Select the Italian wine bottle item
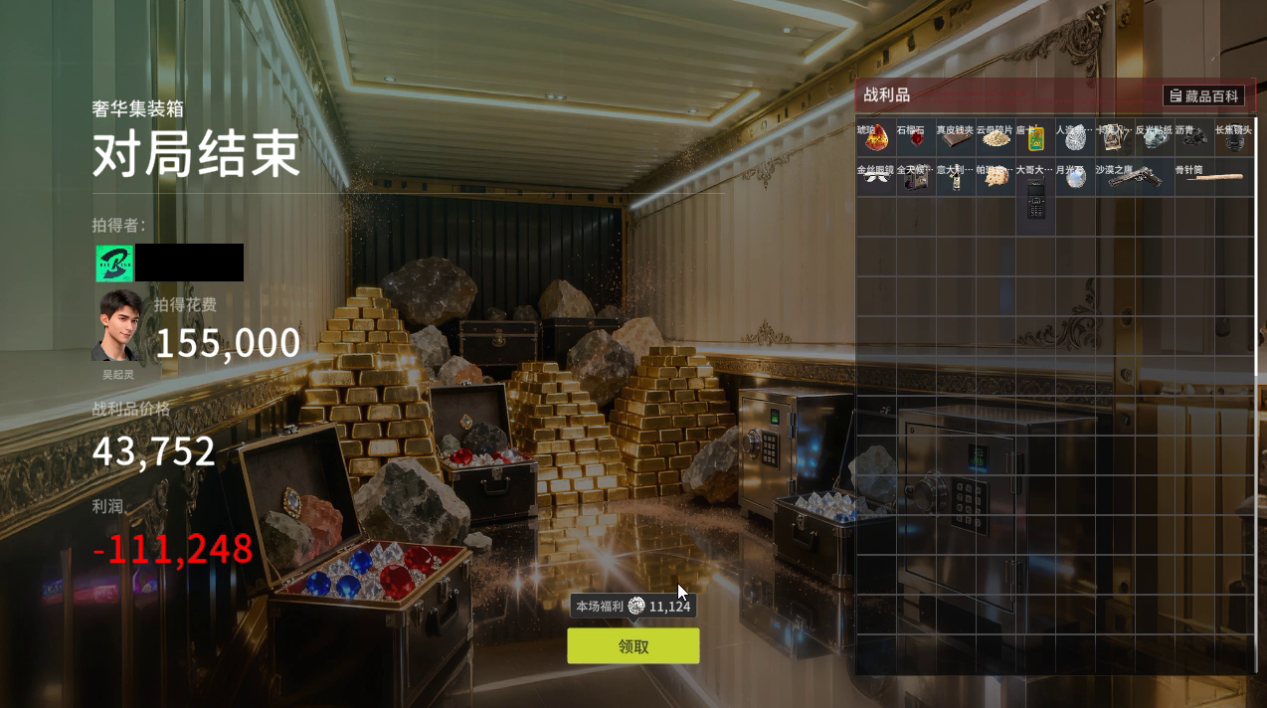This screenshot has width=1267, height=708. pos(956,178)
